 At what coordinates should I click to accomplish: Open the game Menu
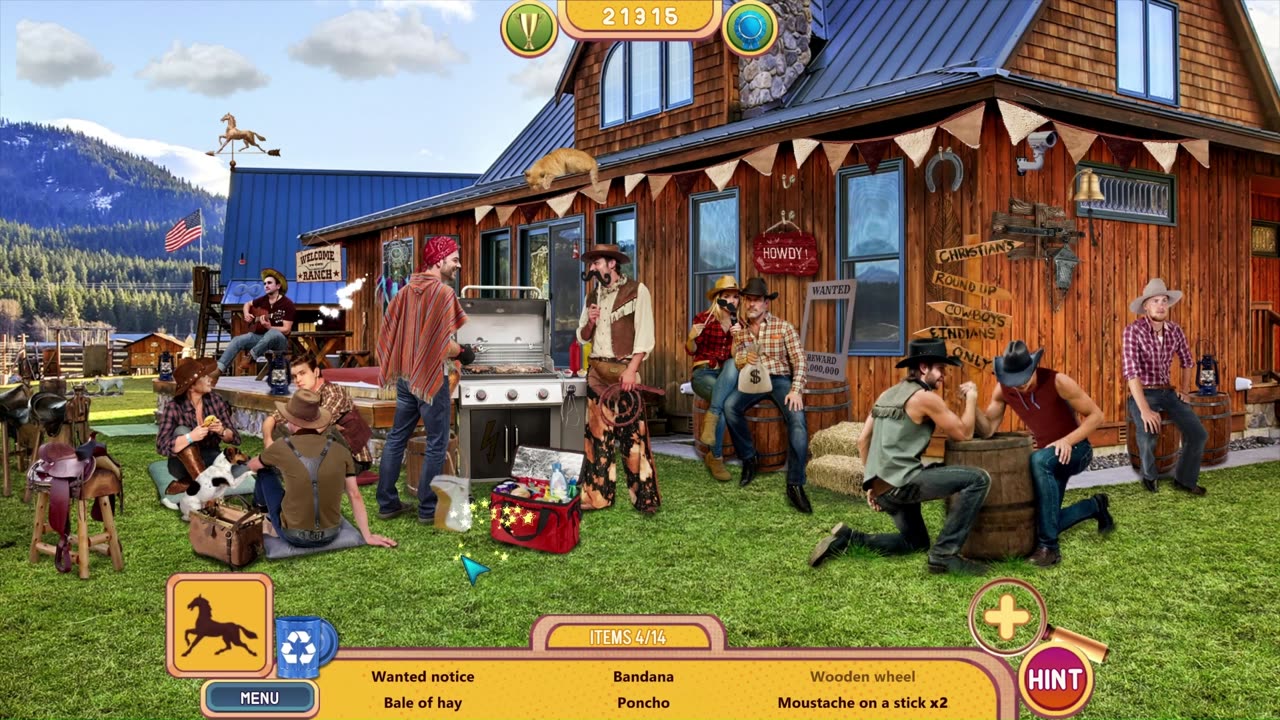point(259,697)
